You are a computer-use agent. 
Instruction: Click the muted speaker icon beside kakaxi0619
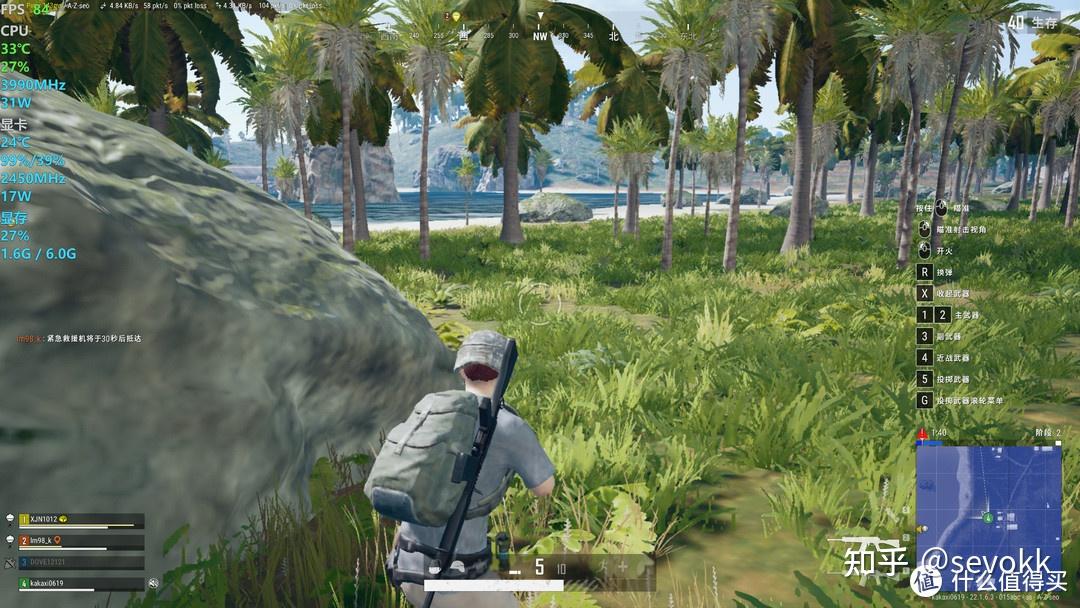(154, 583)
